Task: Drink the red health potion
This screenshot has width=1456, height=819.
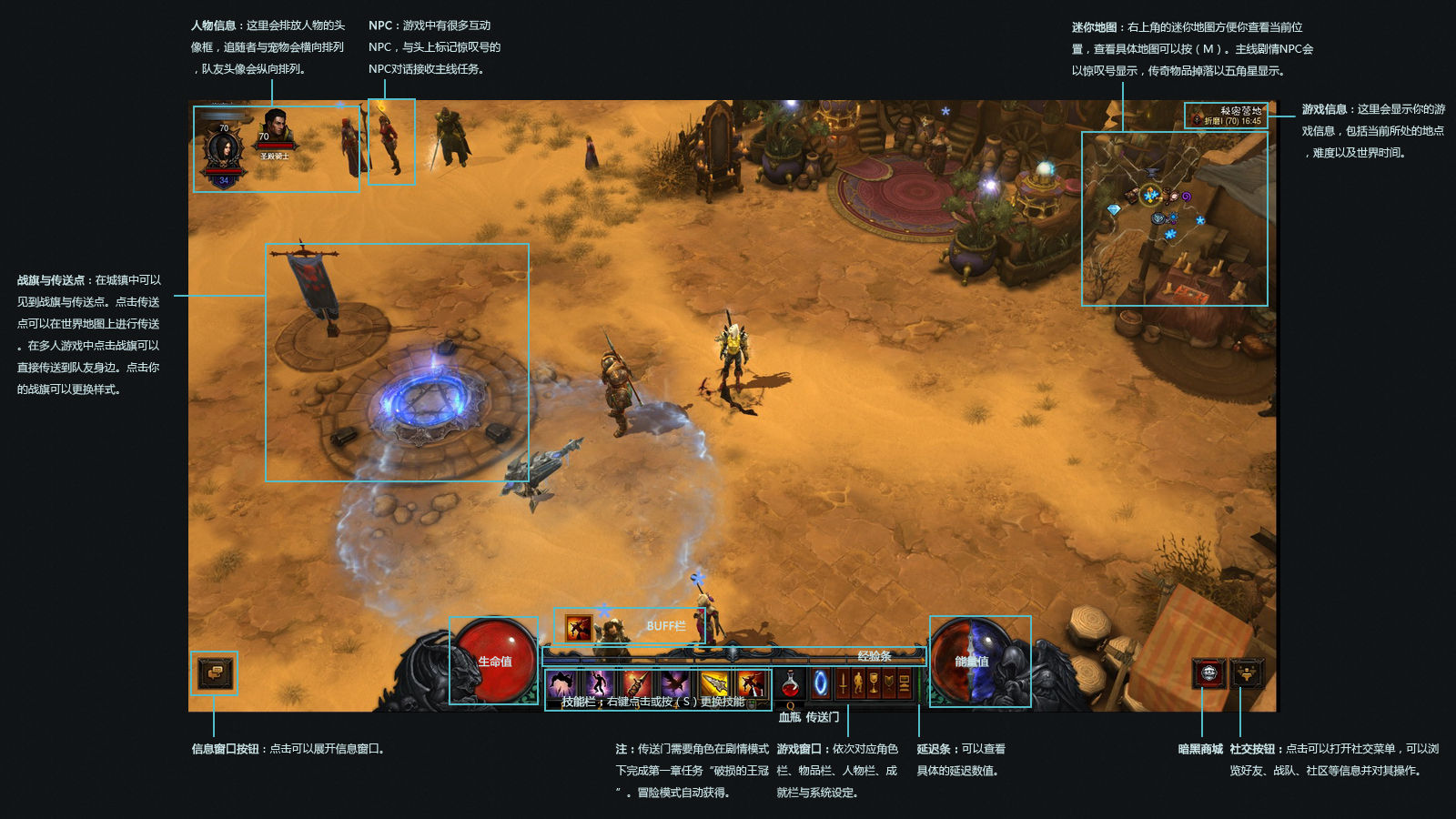Action: pyautogui.click(x=791, y=683)
